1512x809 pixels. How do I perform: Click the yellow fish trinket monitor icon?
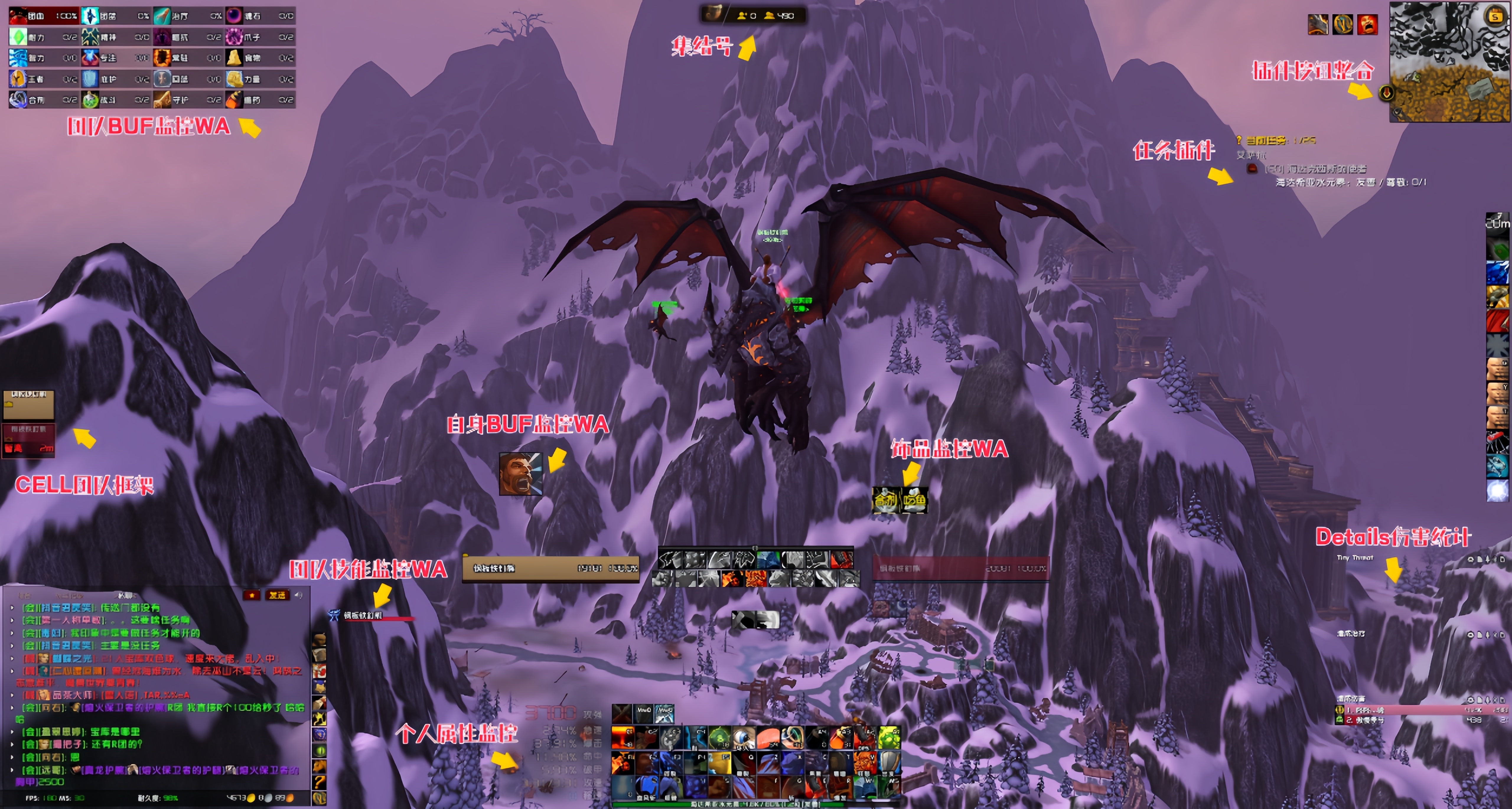[914, 500]
